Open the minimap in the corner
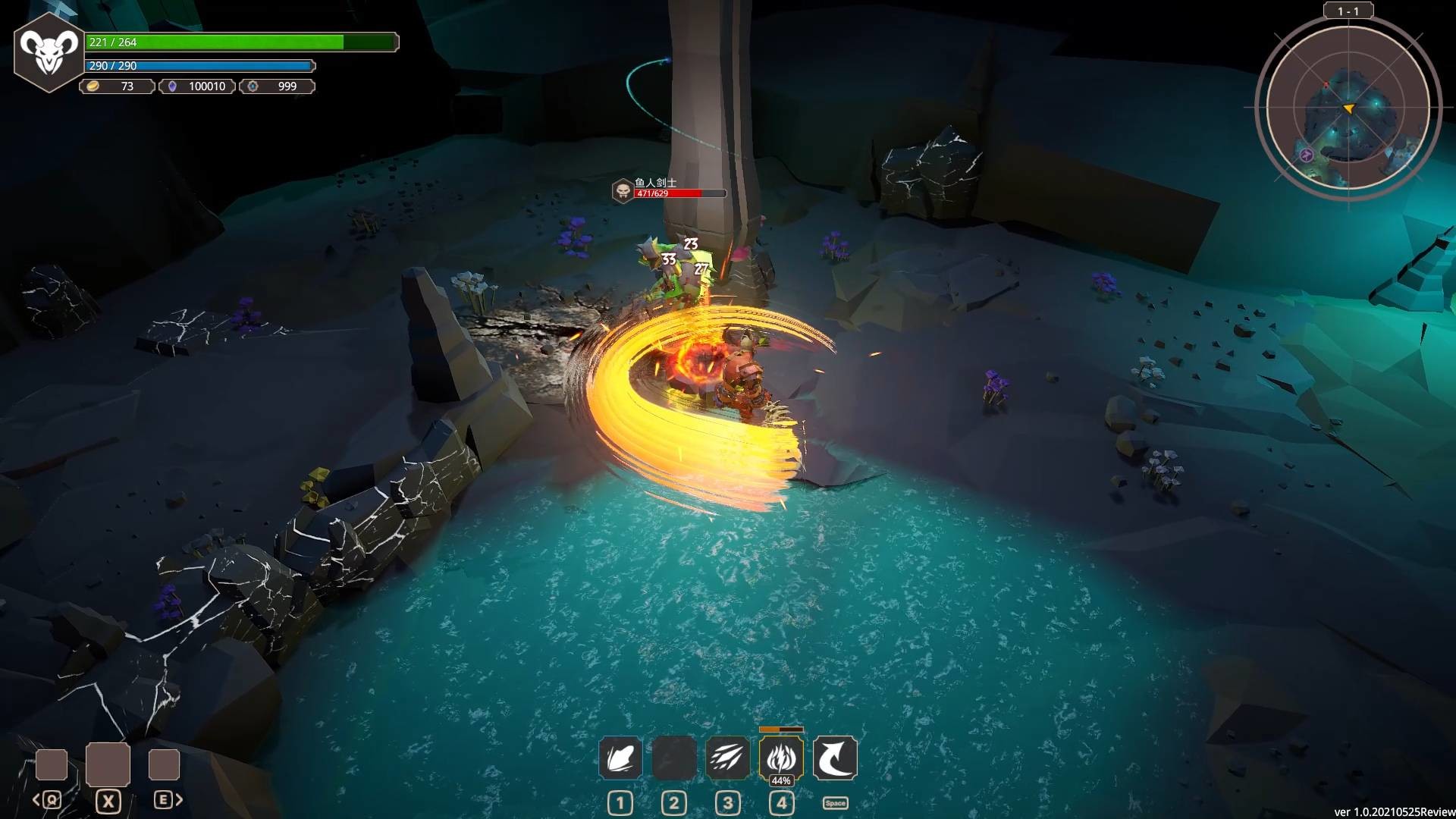This screenshot has height=819, width=1456. pyautogui.click(x=1348, y=108)
